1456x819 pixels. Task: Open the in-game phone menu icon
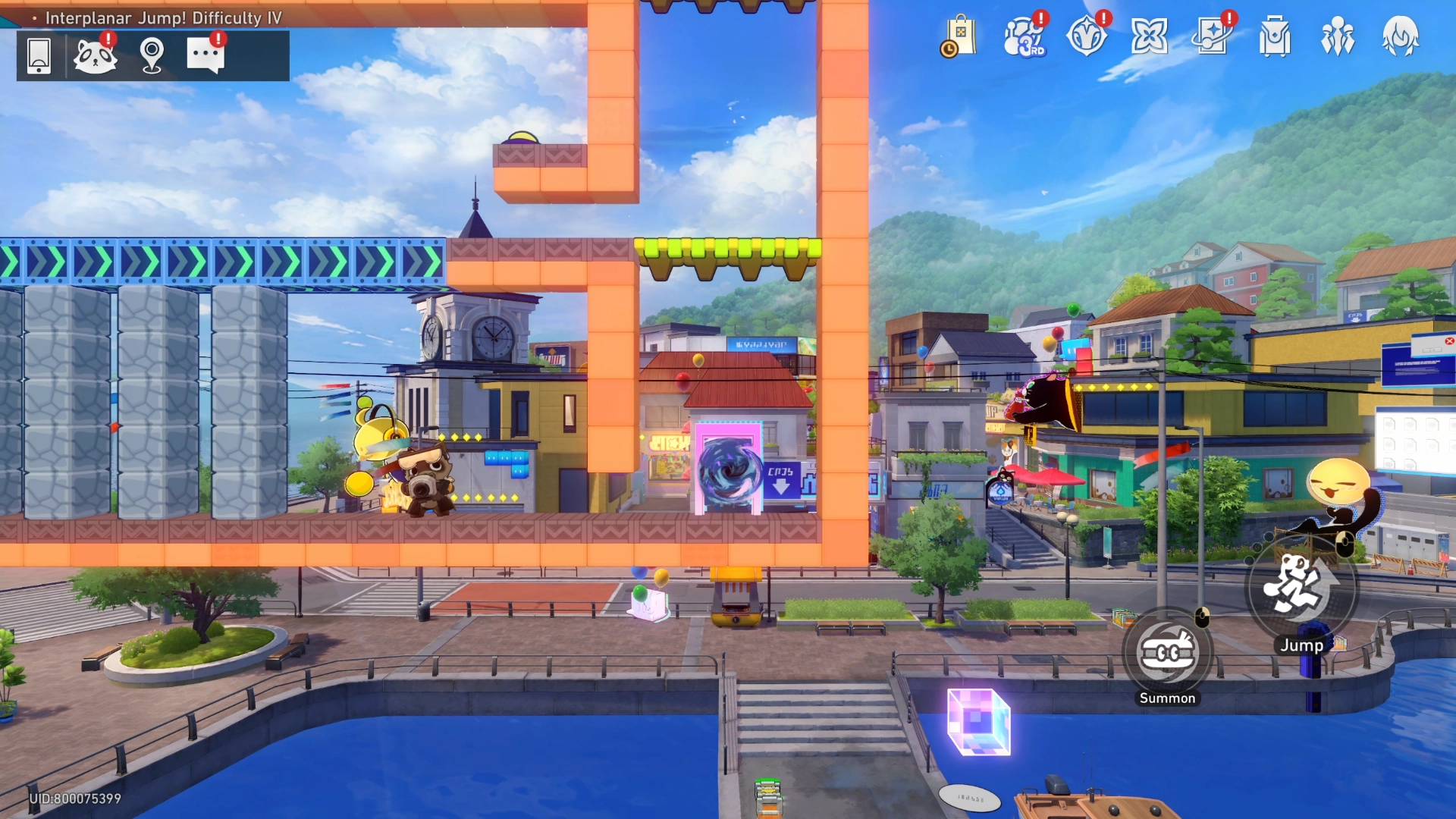click(x=38, y=55)
